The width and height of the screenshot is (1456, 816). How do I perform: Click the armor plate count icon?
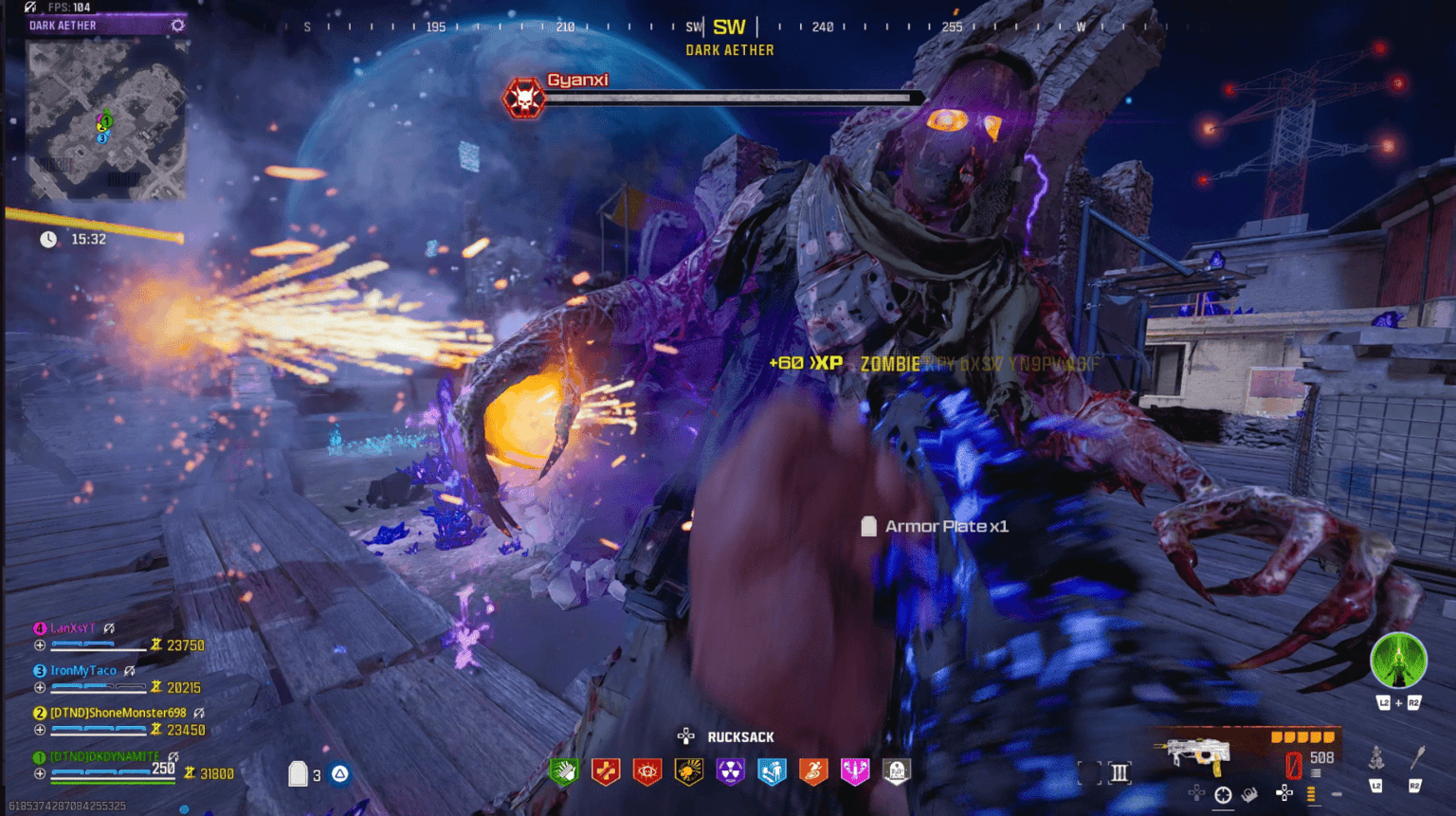tap(299, 774)
